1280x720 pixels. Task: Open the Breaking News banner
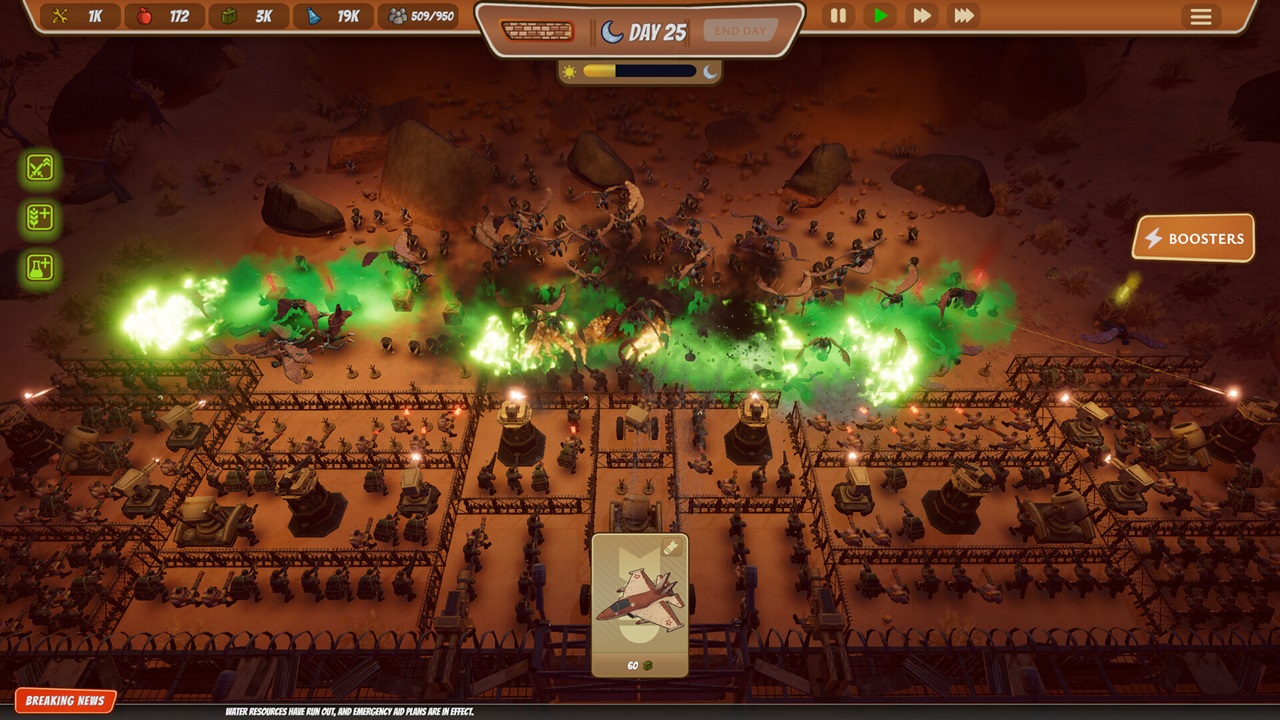tap(65, 701)
